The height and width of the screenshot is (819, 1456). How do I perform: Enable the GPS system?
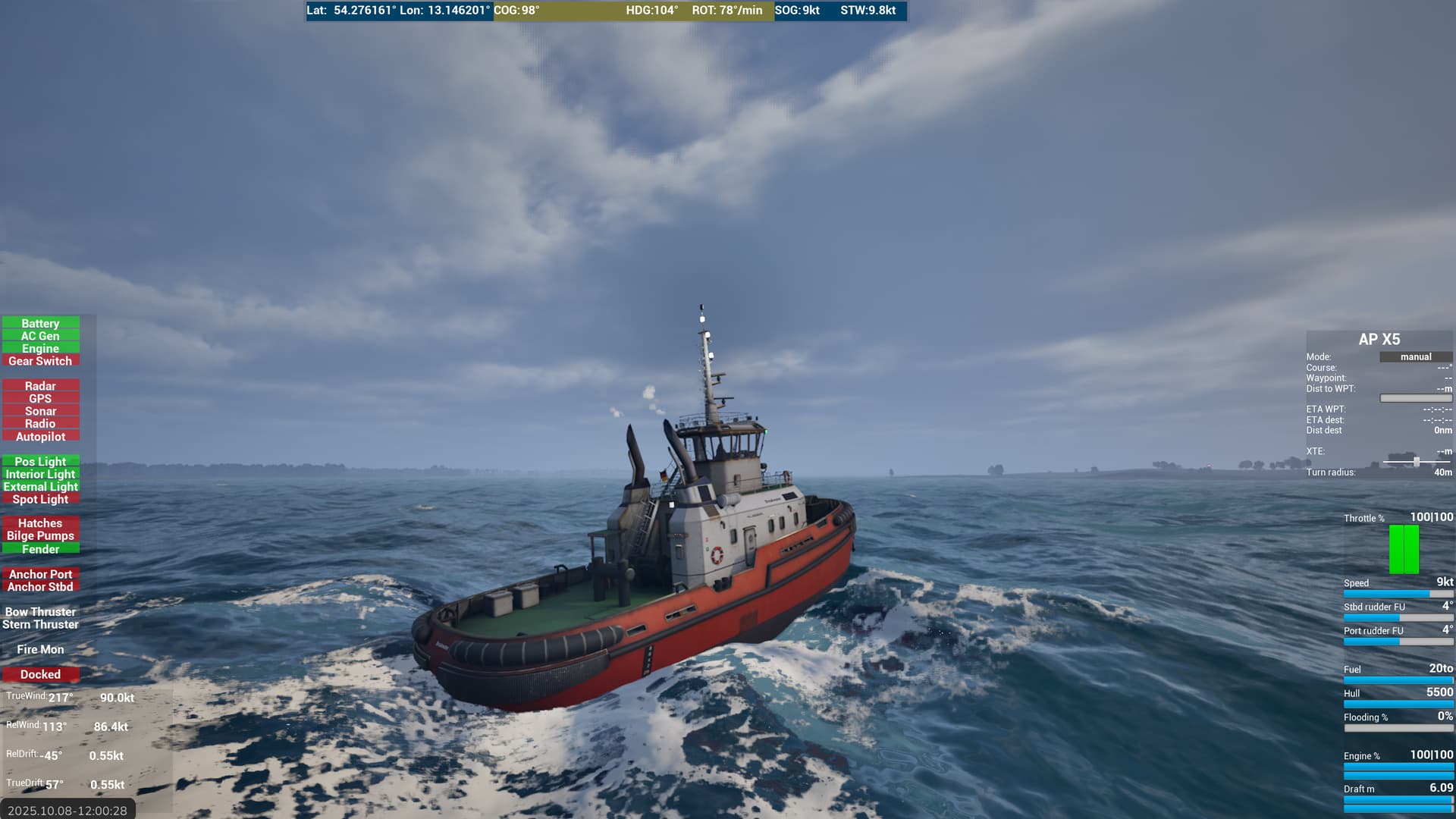pyautogui.click(x=40, y=399)
